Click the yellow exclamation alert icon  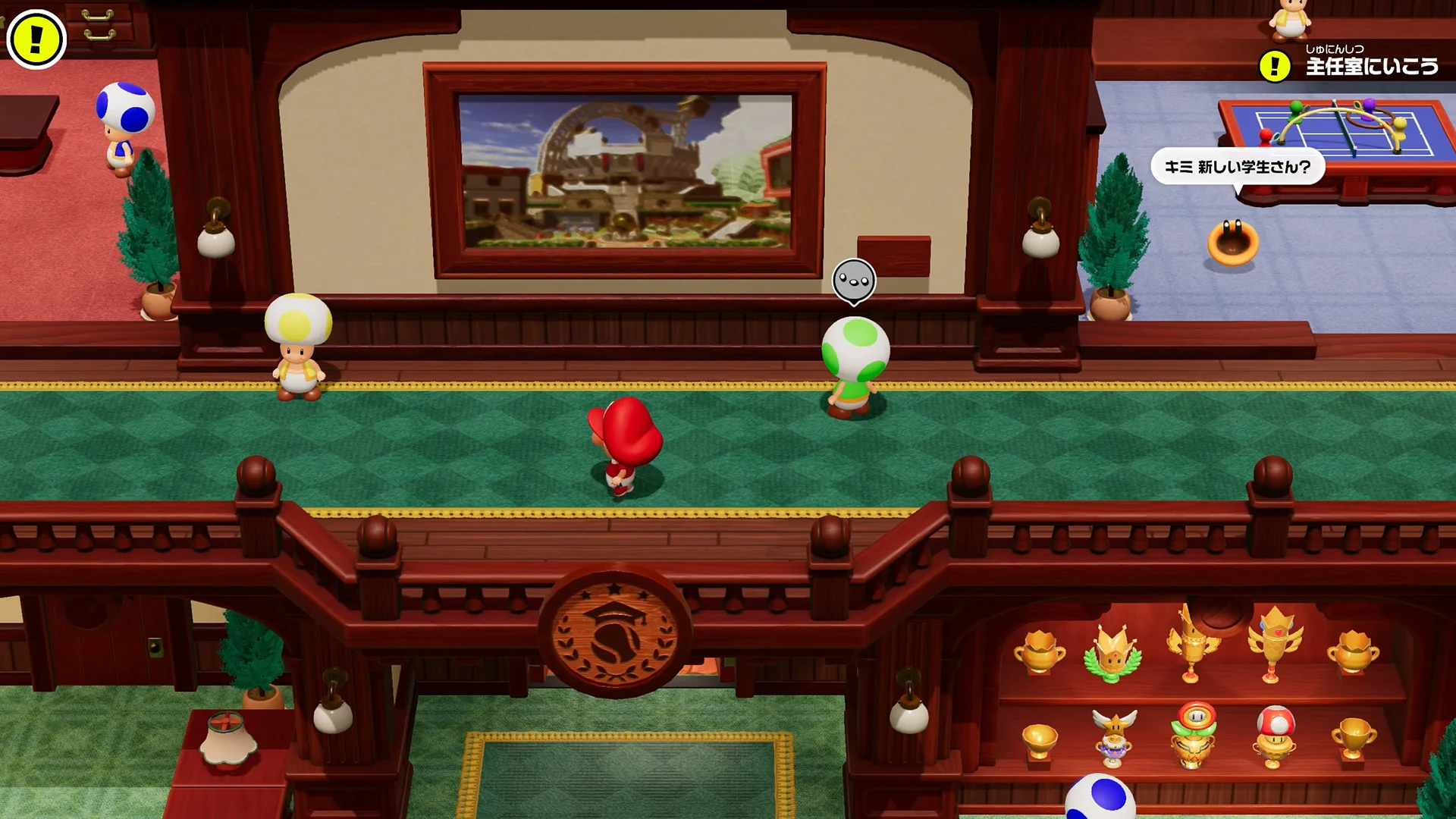tap(36, 39)
